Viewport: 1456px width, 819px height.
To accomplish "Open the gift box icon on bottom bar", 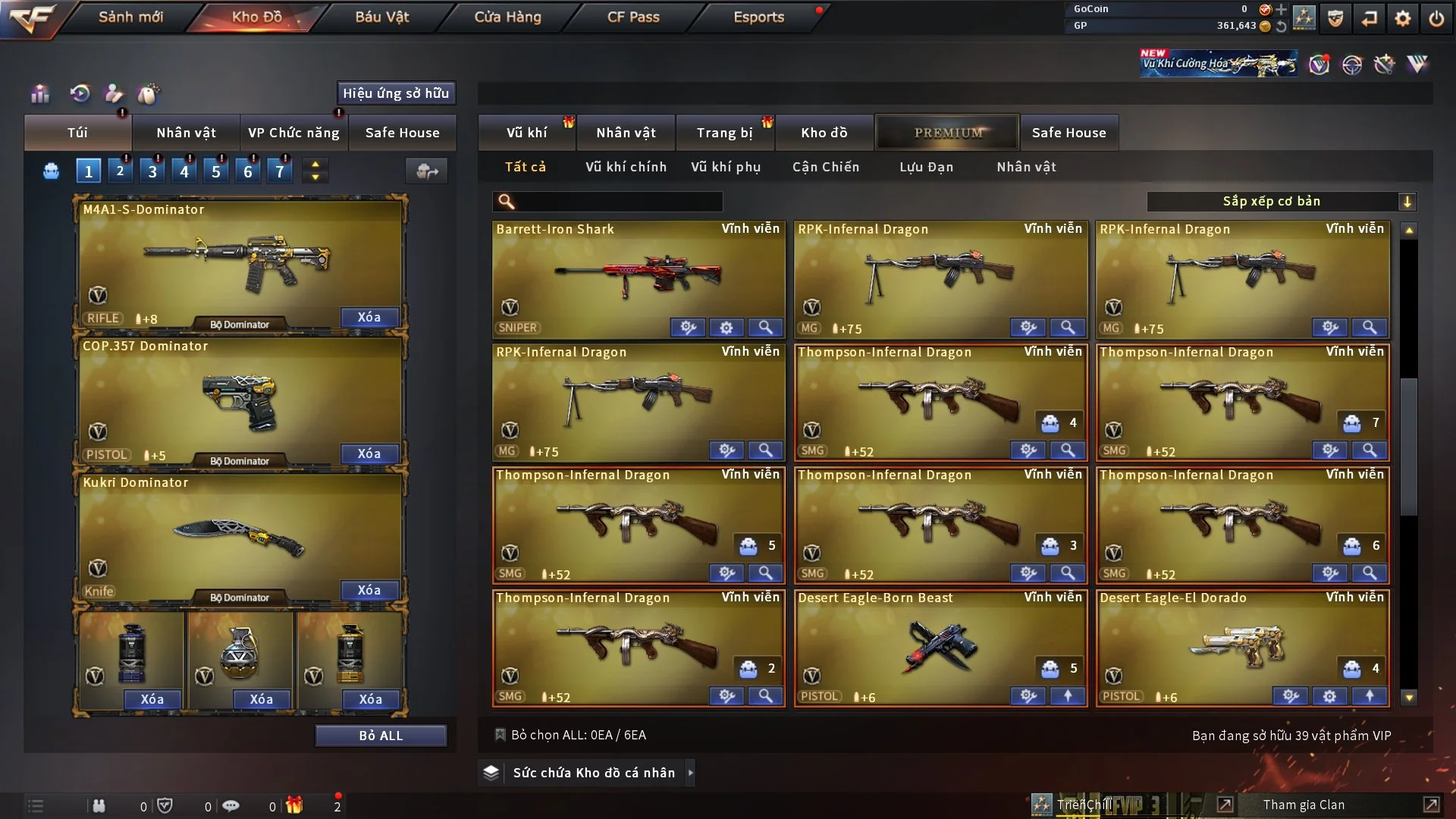I will (x=296, y=805).
